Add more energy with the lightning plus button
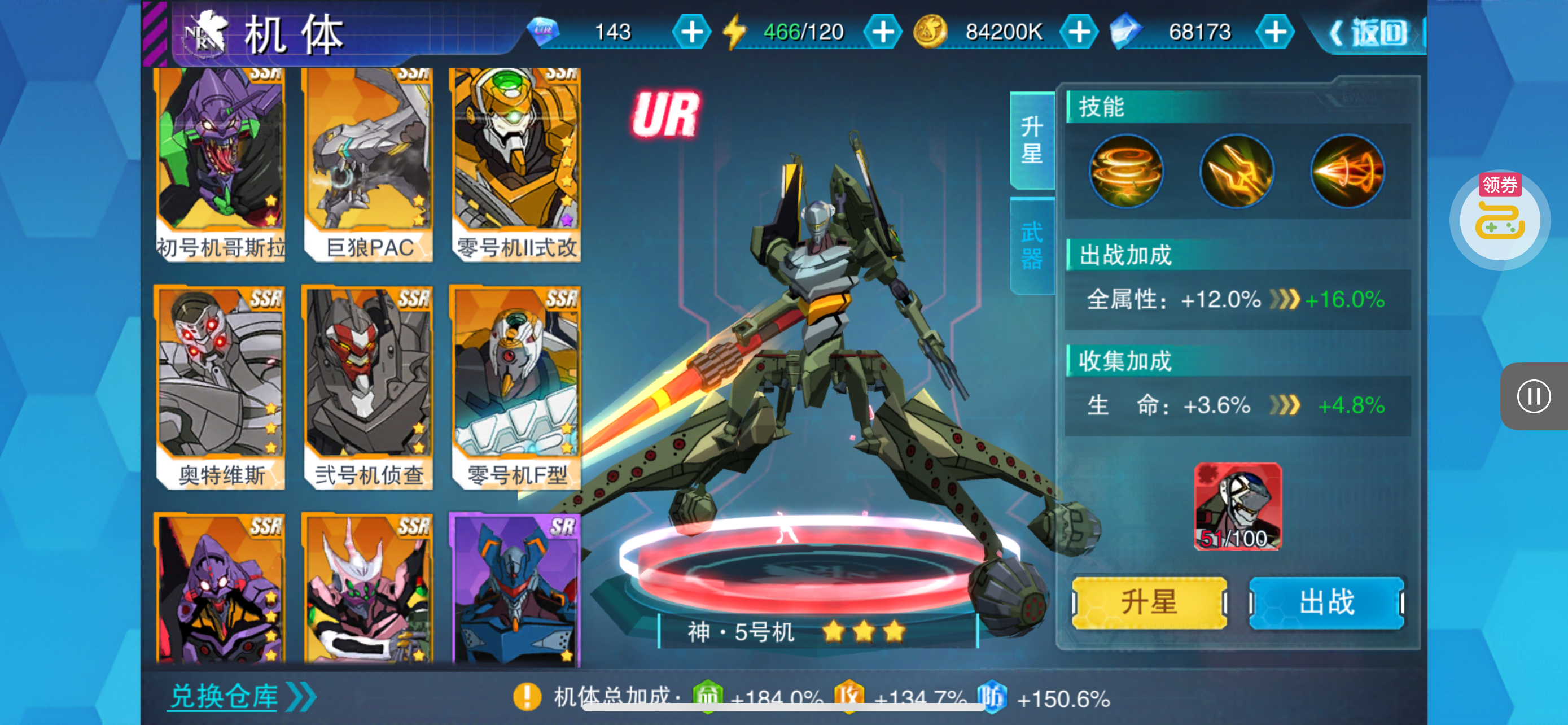 [883, 32]
